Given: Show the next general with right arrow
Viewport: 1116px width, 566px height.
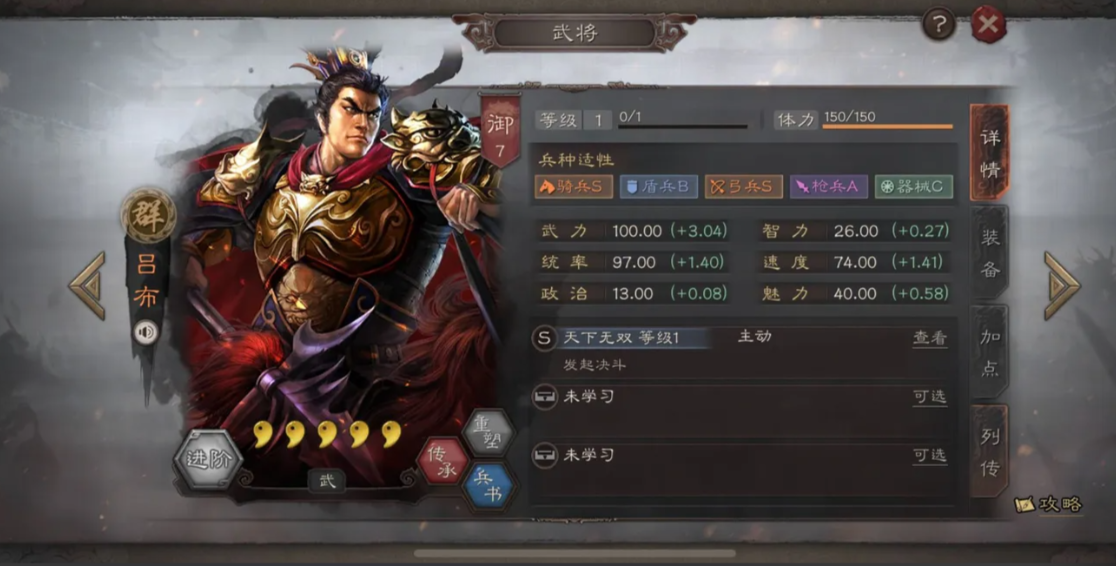Looking at the screenshot, I should tap(1061, 285).
